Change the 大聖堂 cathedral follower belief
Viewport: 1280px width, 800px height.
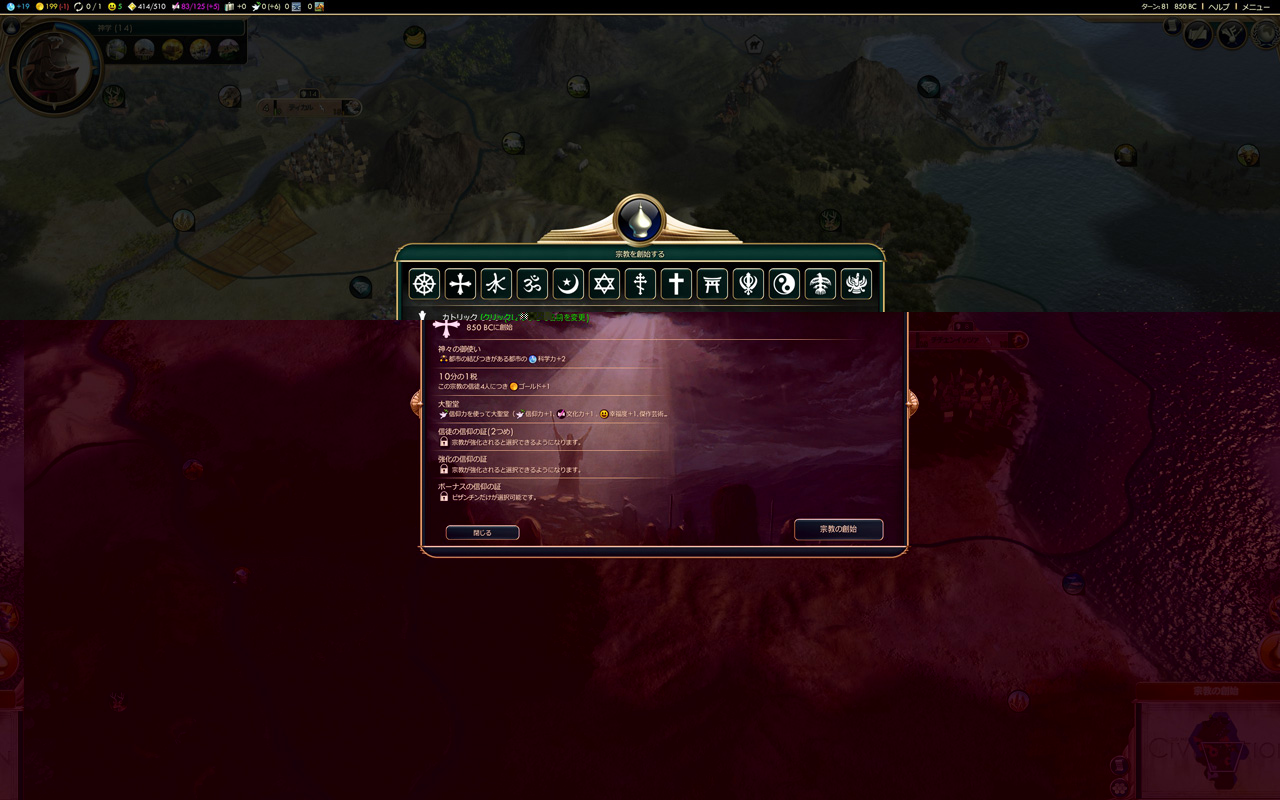click(500, 409)
